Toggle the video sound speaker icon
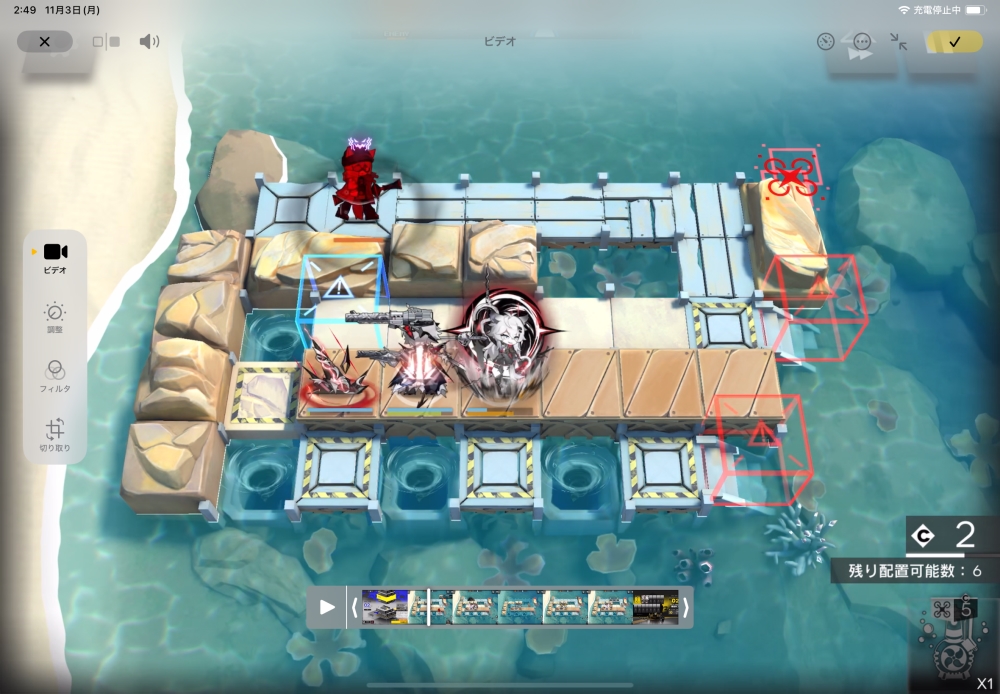Viewport: 1000px width, 694px height. click(x=149, y=42)
